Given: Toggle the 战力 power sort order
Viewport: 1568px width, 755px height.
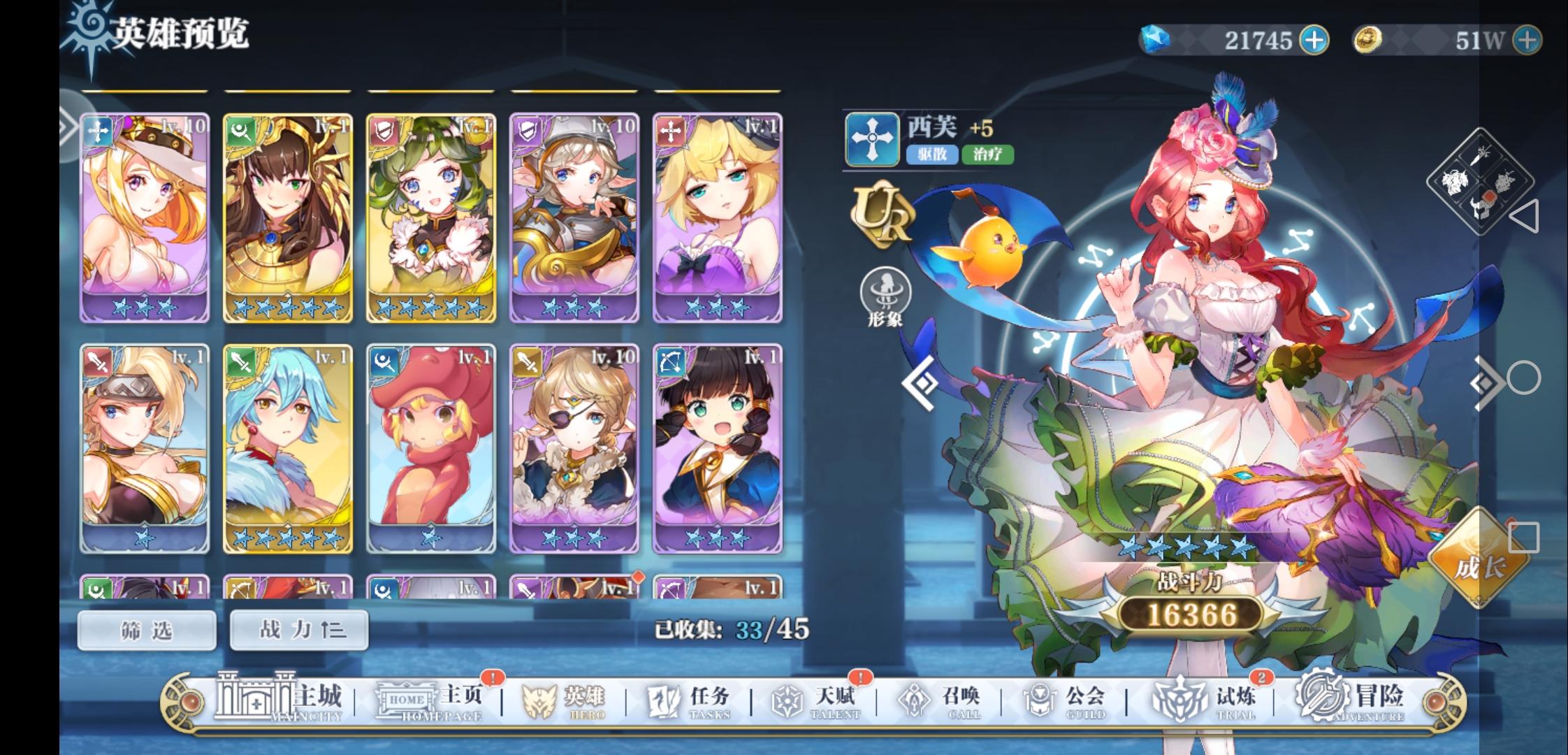Looking at the screenshot, I should pos(298,628).
